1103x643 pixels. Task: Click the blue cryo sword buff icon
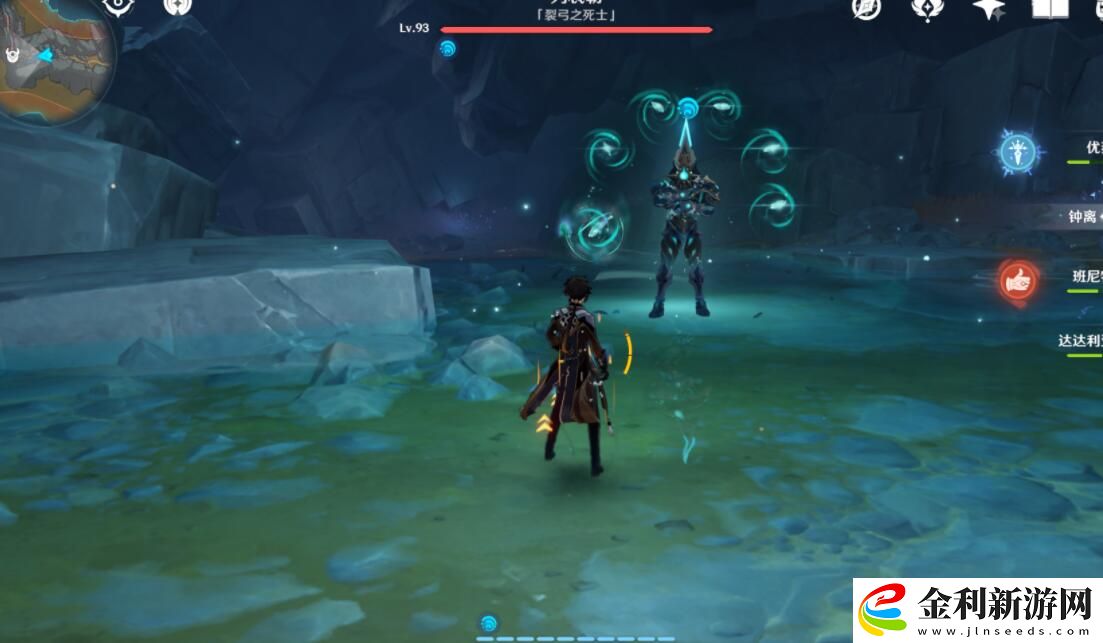1019,153
